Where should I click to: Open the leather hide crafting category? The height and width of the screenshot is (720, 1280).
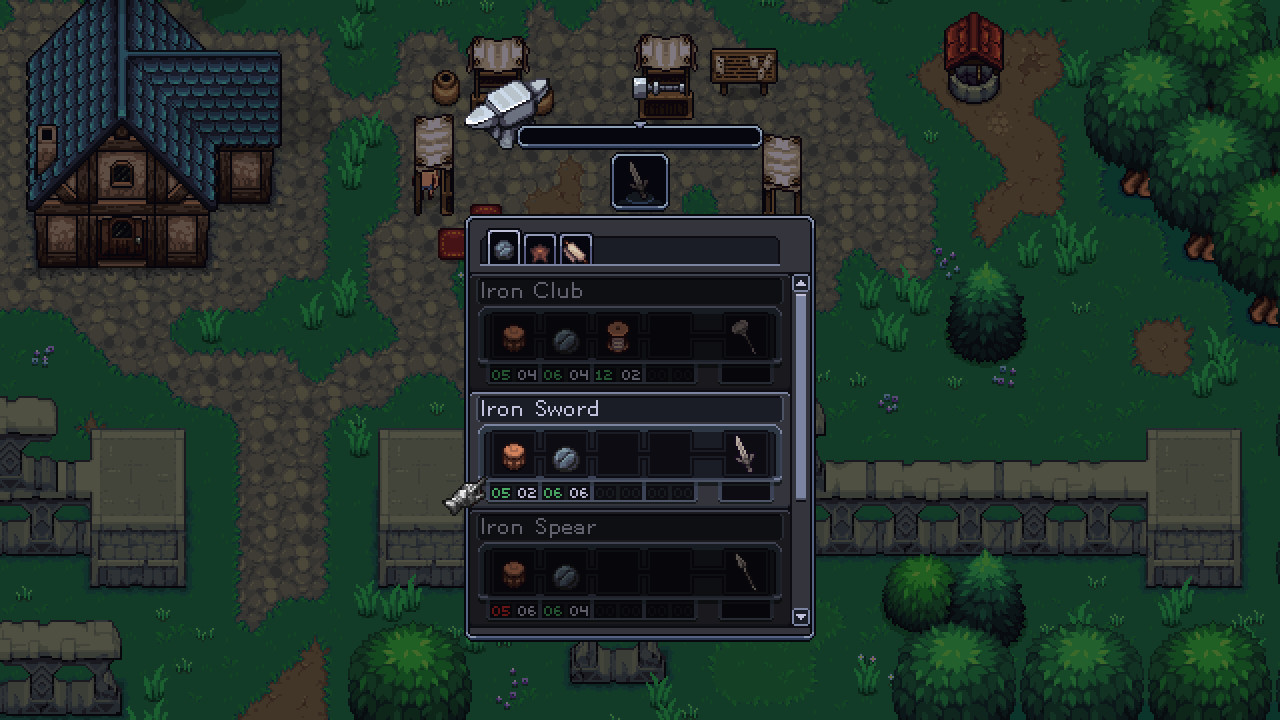click(x=538, y=250)
